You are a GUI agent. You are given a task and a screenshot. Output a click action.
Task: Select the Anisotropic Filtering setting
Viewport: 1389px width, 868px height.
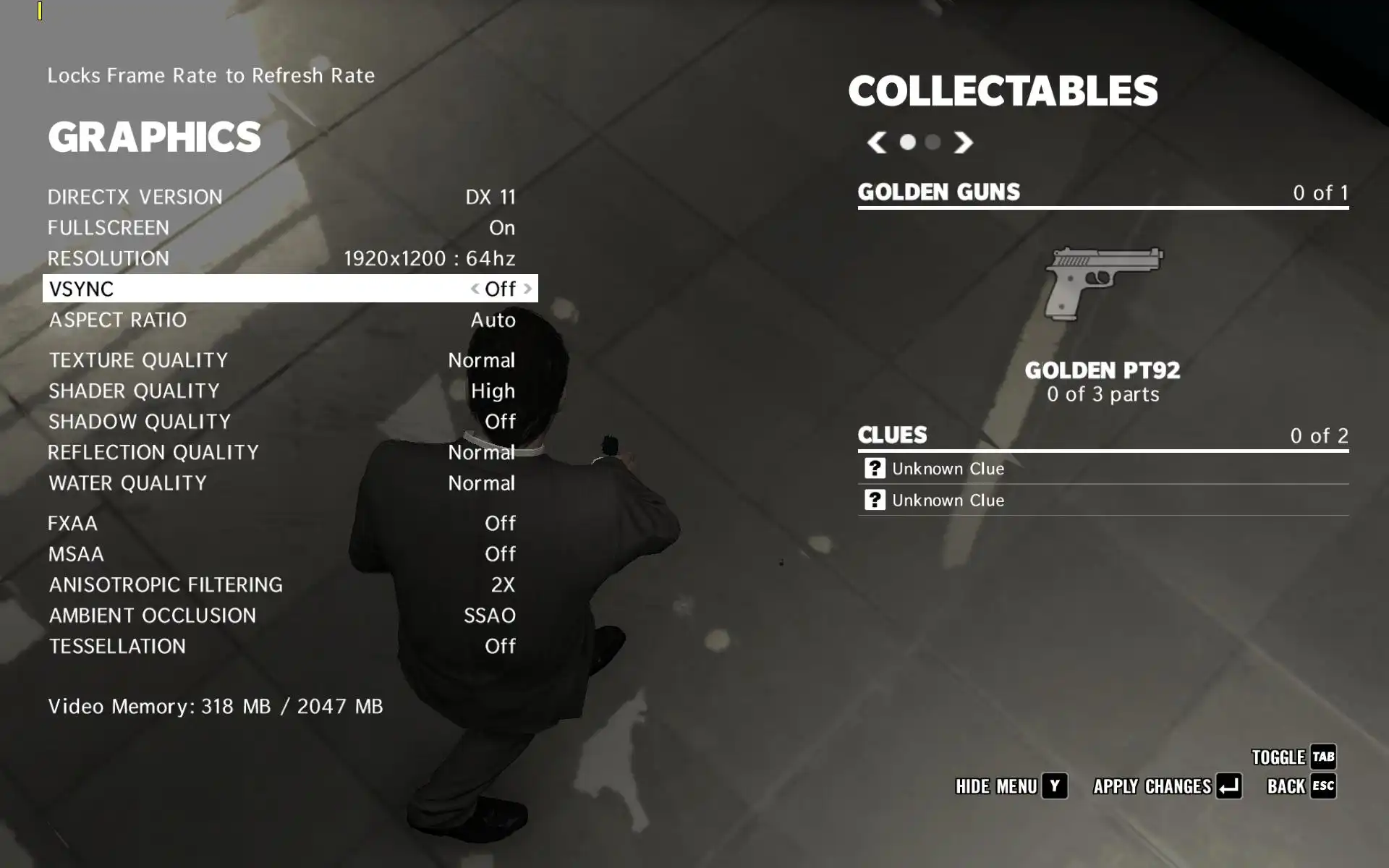click(282, 584)
